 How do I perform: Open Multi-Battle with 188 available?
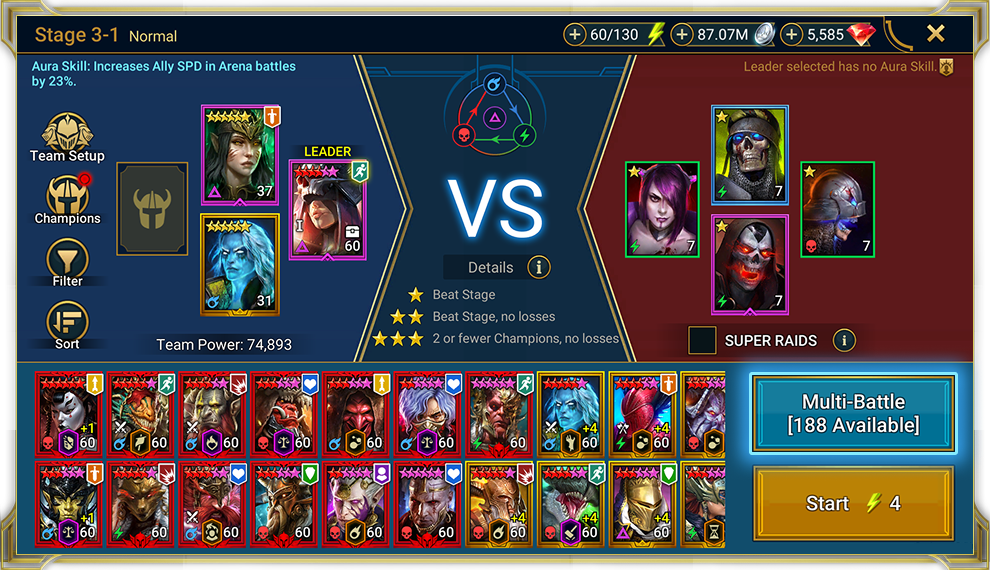(x=853, y=413)
